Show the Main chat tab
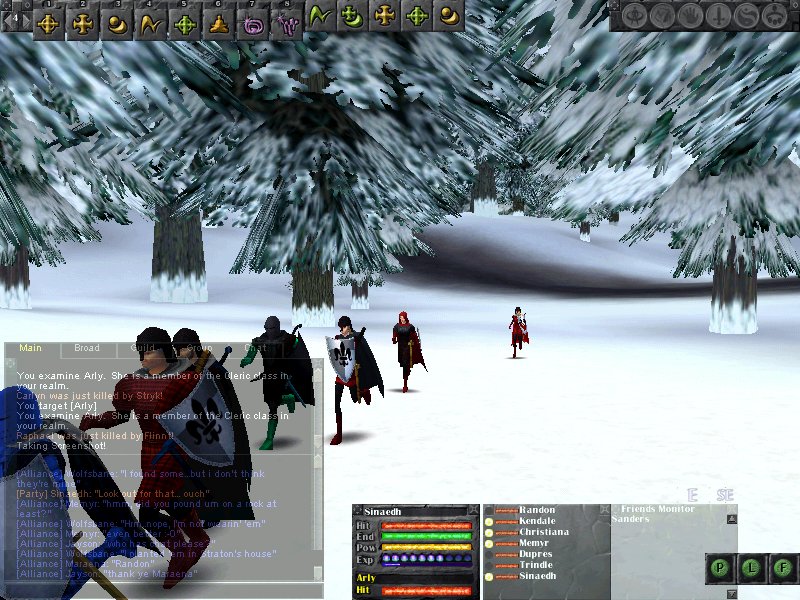The width and height of the screenshot is (800, 600). tap(30, 349)
